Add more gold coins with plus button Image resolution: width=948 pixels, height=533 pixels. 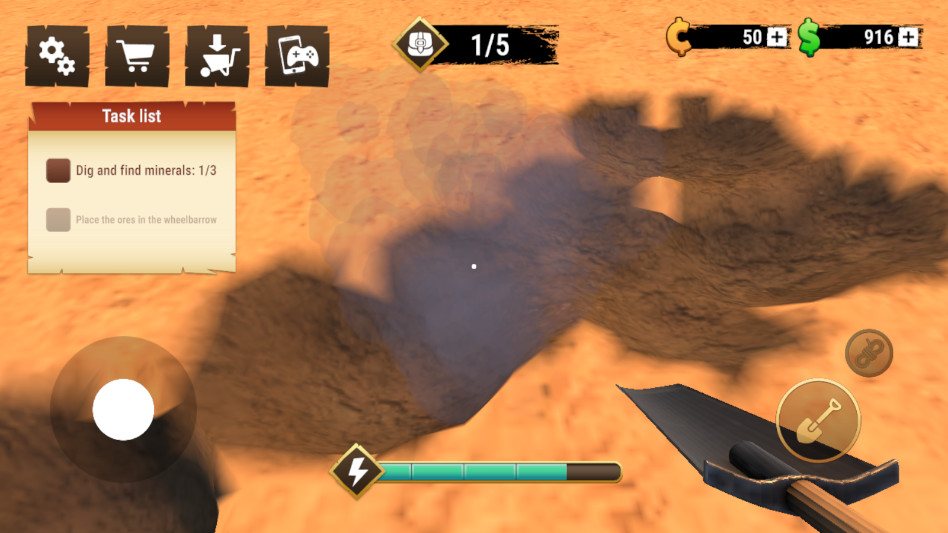(779, 38)
